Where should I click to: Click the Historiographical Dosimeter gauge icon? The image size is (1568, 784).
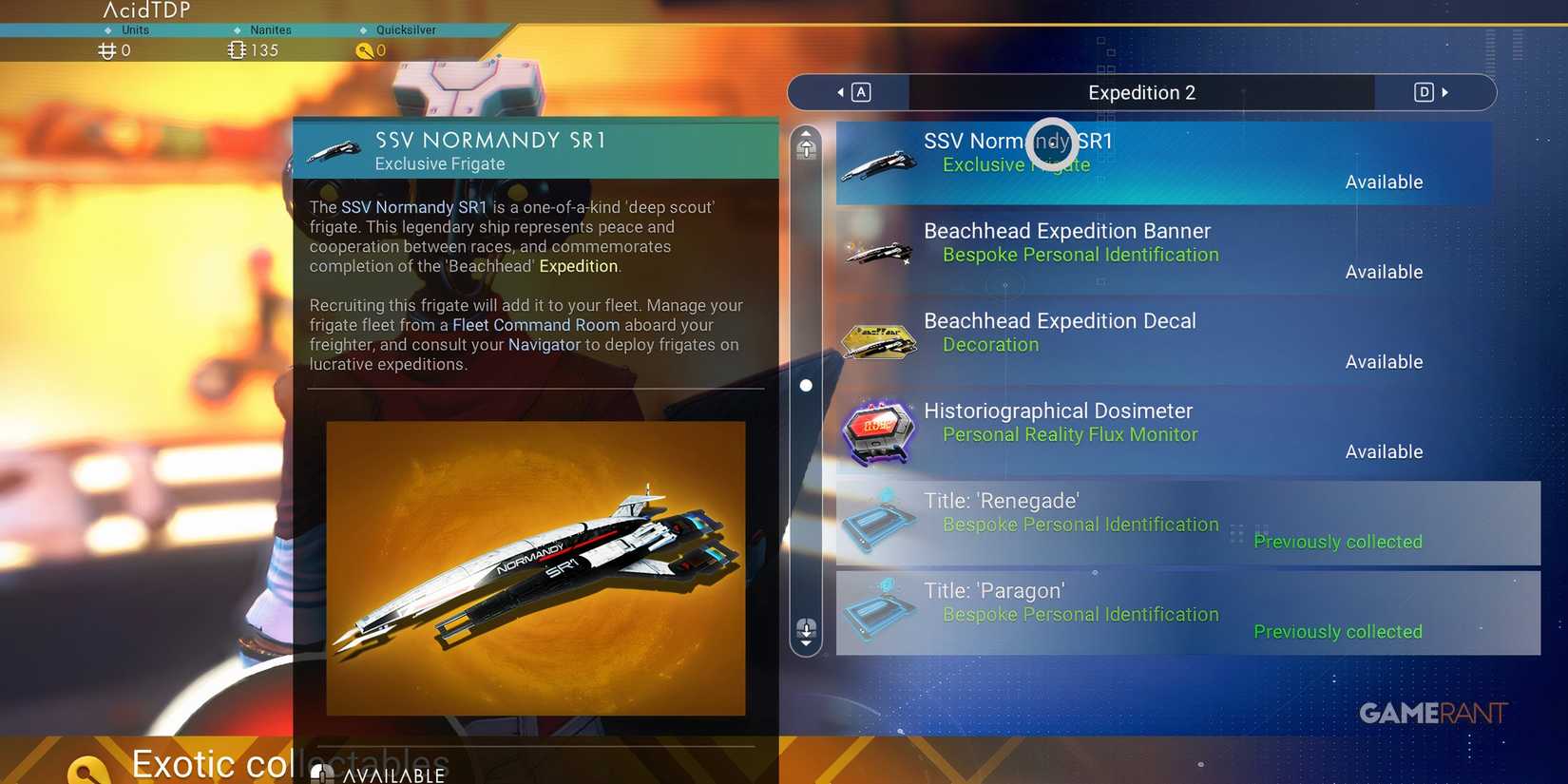pyautogui.click(x=876, y=430)
